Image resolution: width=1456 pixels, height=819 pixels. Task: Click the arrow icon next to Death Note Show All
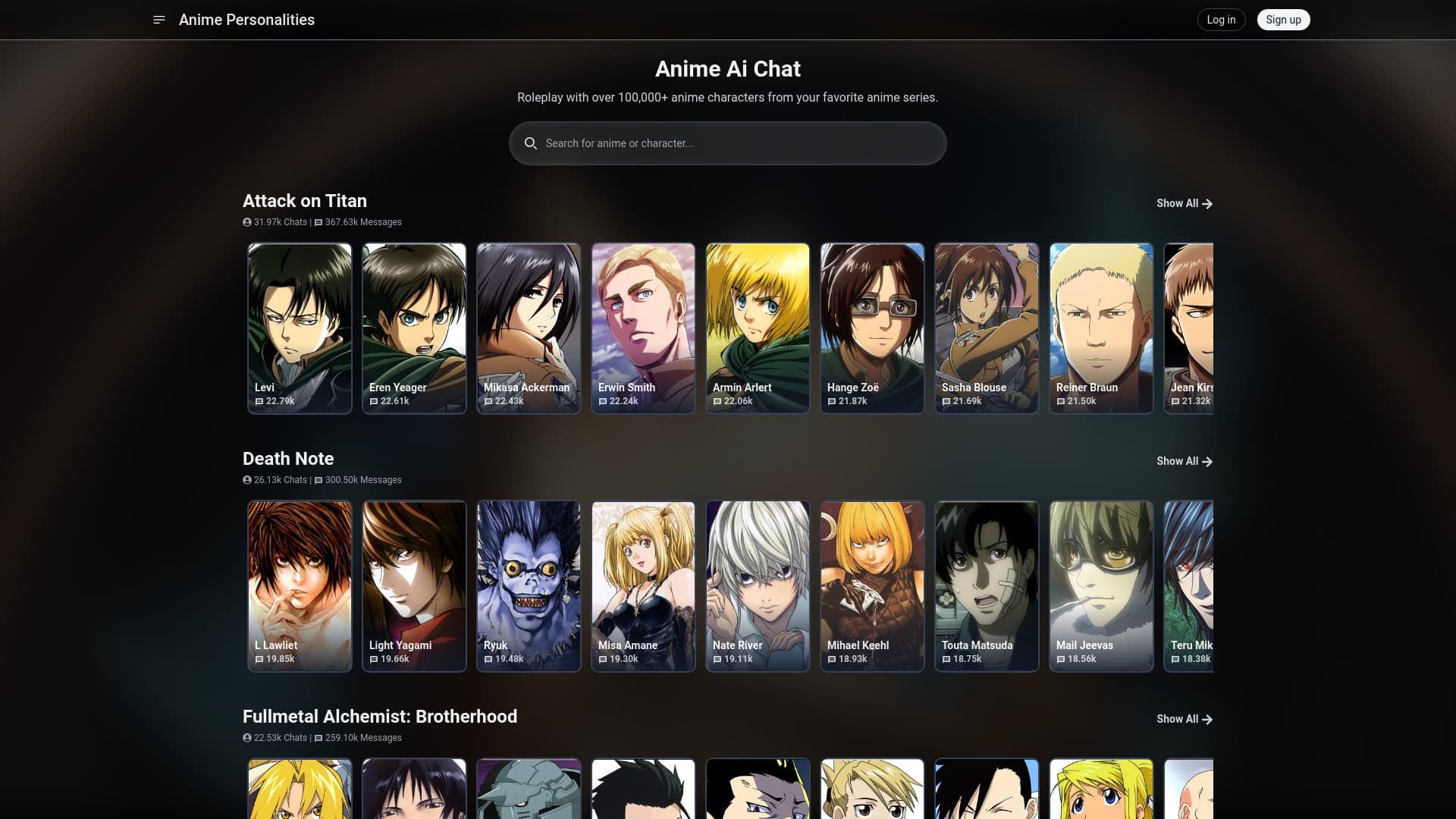tap(1207, 461)
